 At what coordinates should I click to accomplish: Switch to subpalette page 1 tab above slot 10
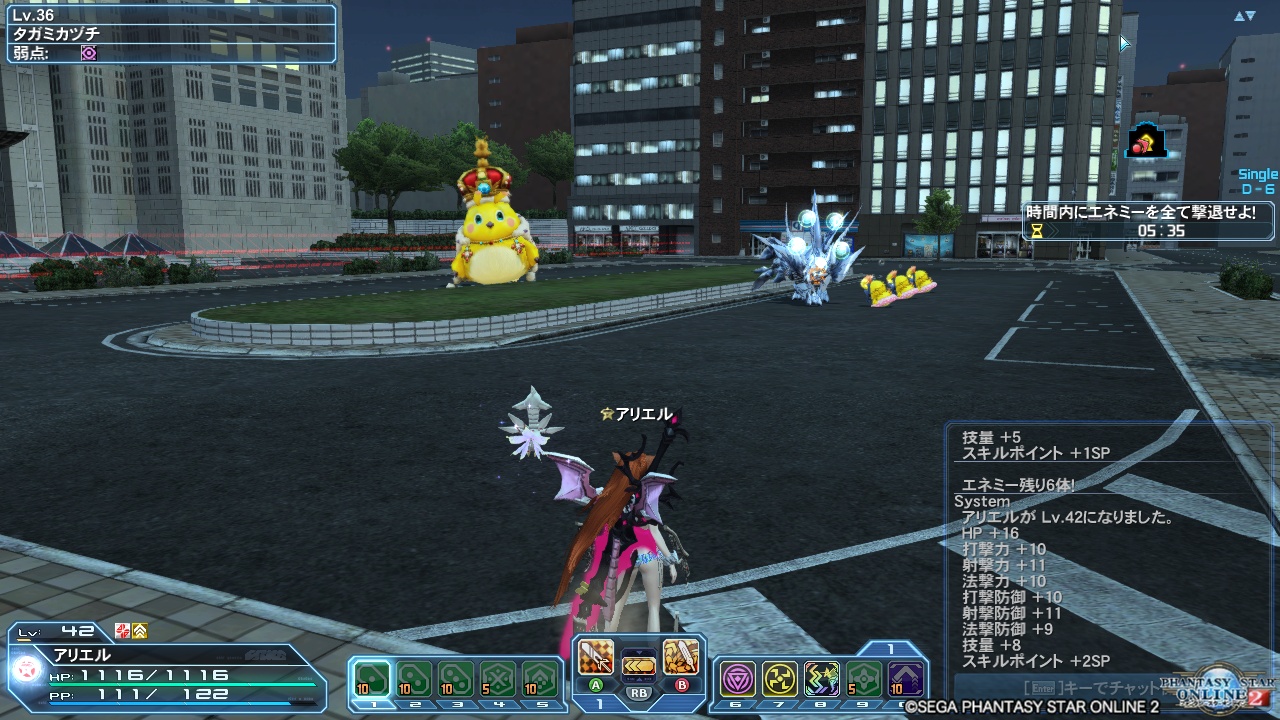coord(889,648)
